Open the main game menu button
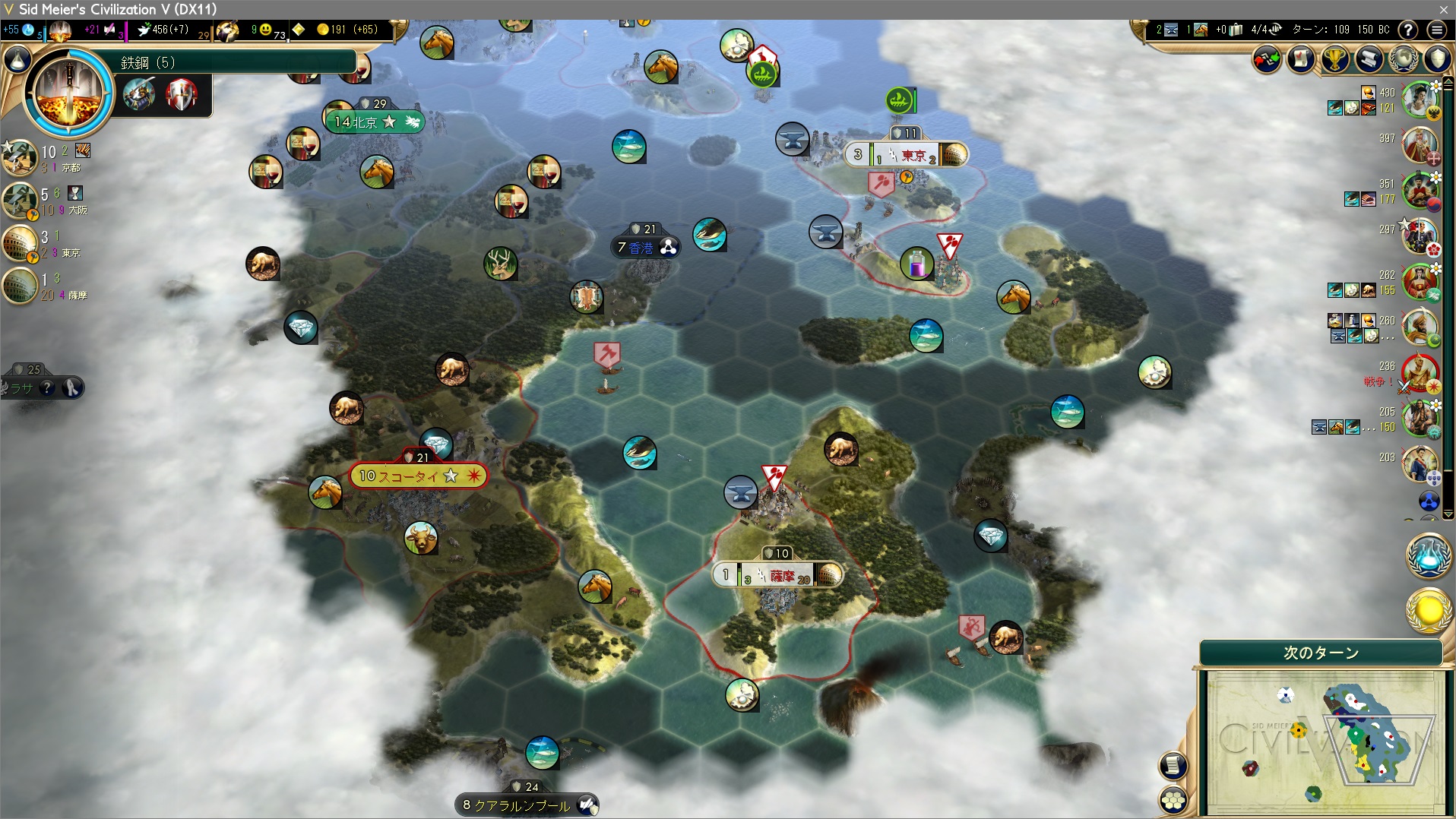 coord(1436,30)
